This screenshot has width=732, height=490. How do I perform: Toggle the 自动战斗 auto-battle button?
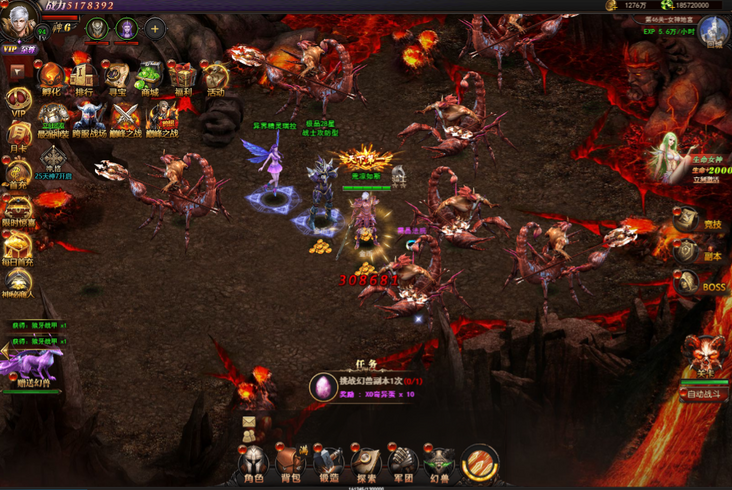[705, 394]
